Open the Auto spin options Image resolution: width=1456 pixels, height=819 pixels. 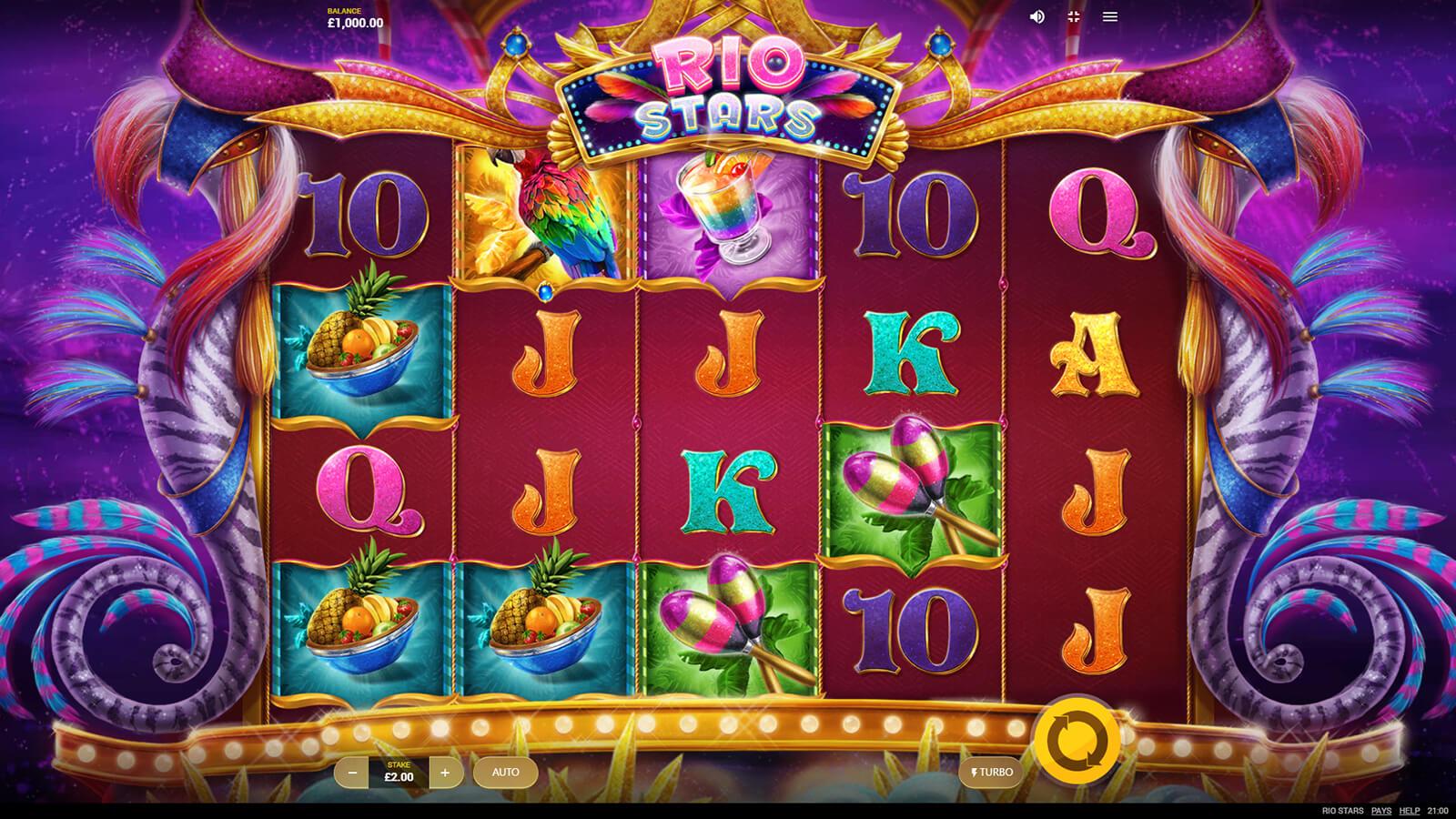click(505, 773)
